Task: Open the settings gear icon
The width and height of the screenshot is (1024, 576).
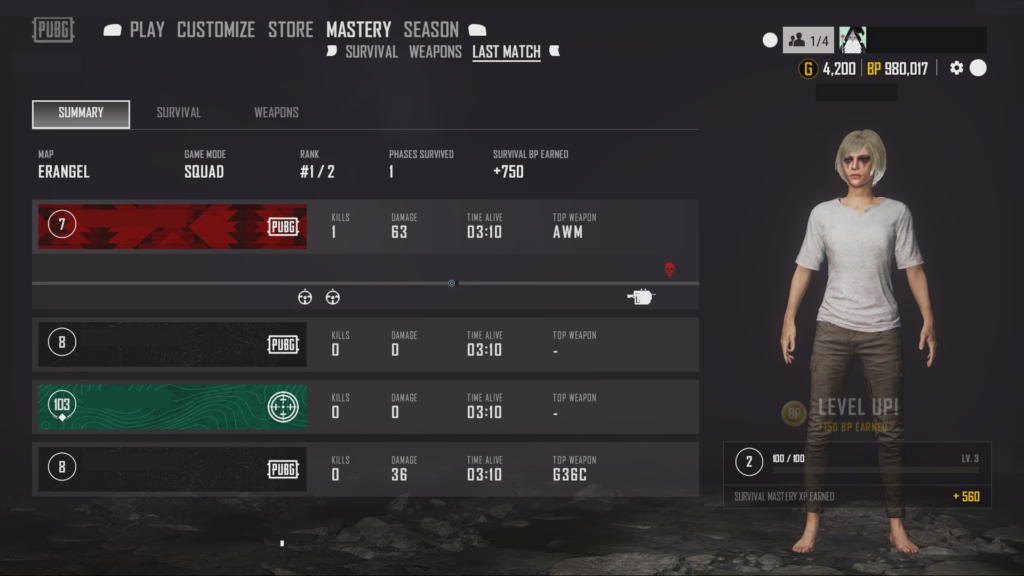Action: (x=957, y=68)
